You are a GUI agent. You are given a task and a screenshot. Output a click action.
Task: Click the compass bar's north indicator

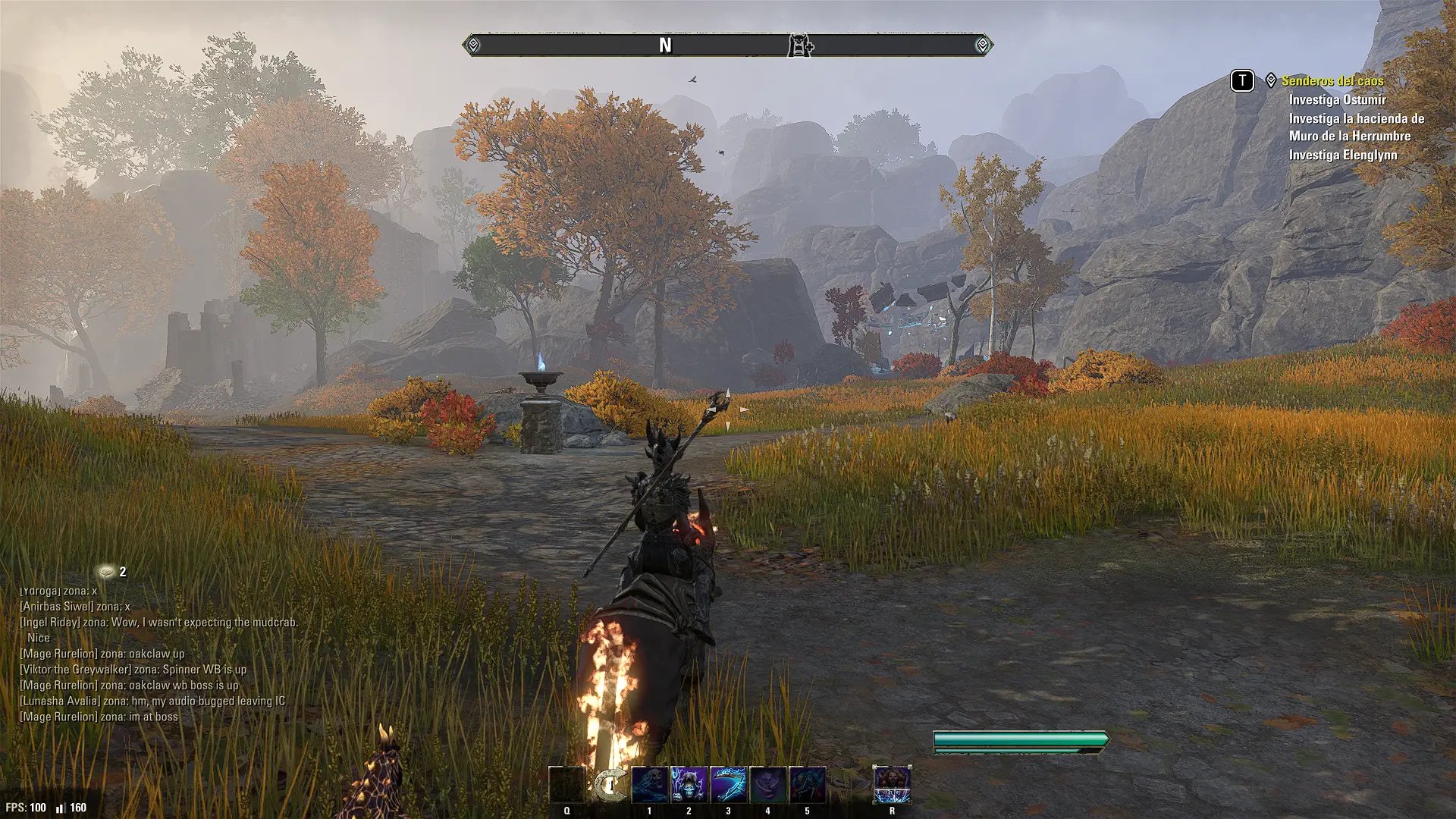click(x=665, y=45)
